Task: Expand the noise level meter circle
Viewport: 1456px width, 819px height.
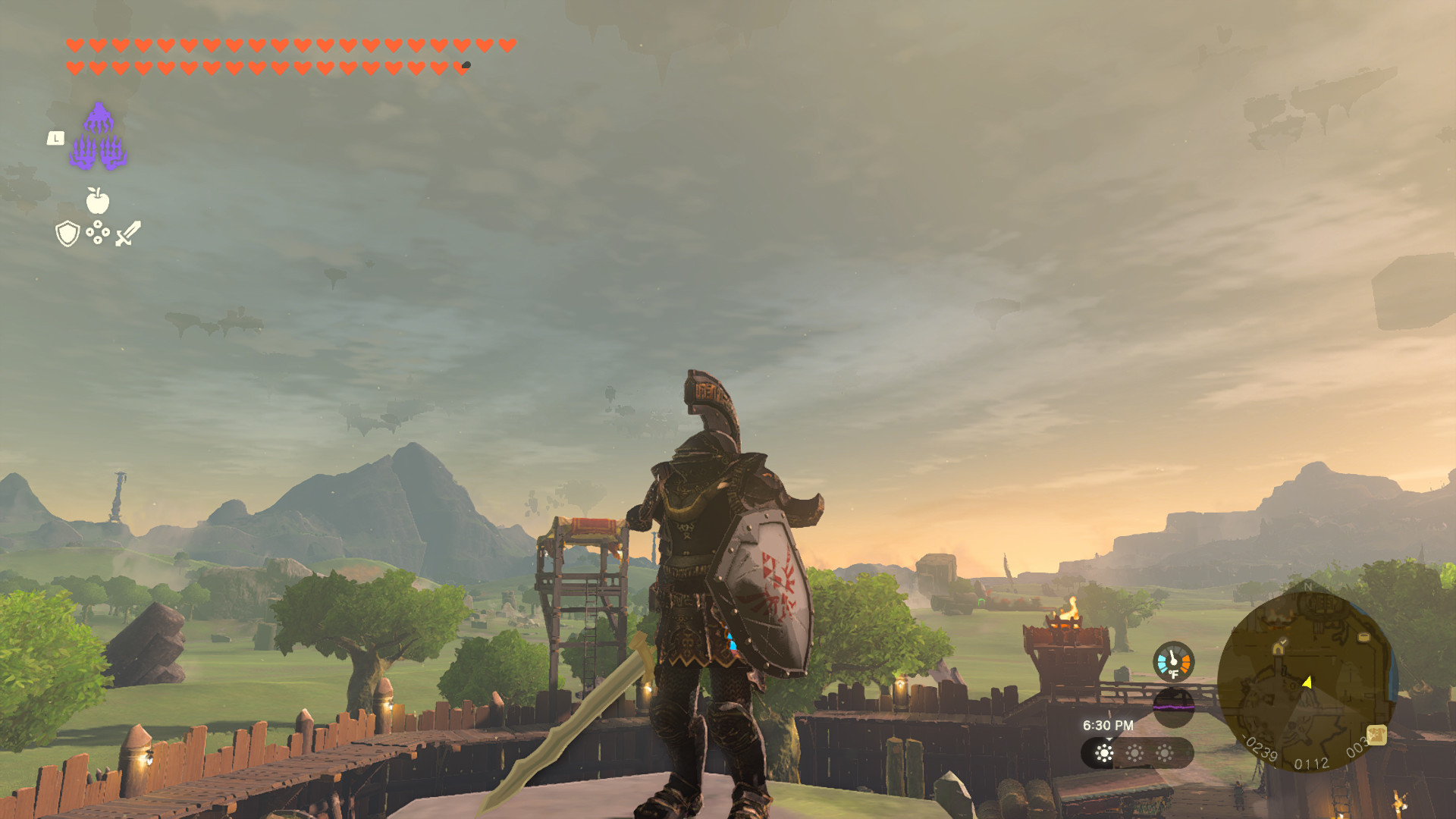Action: [1174, 708]
